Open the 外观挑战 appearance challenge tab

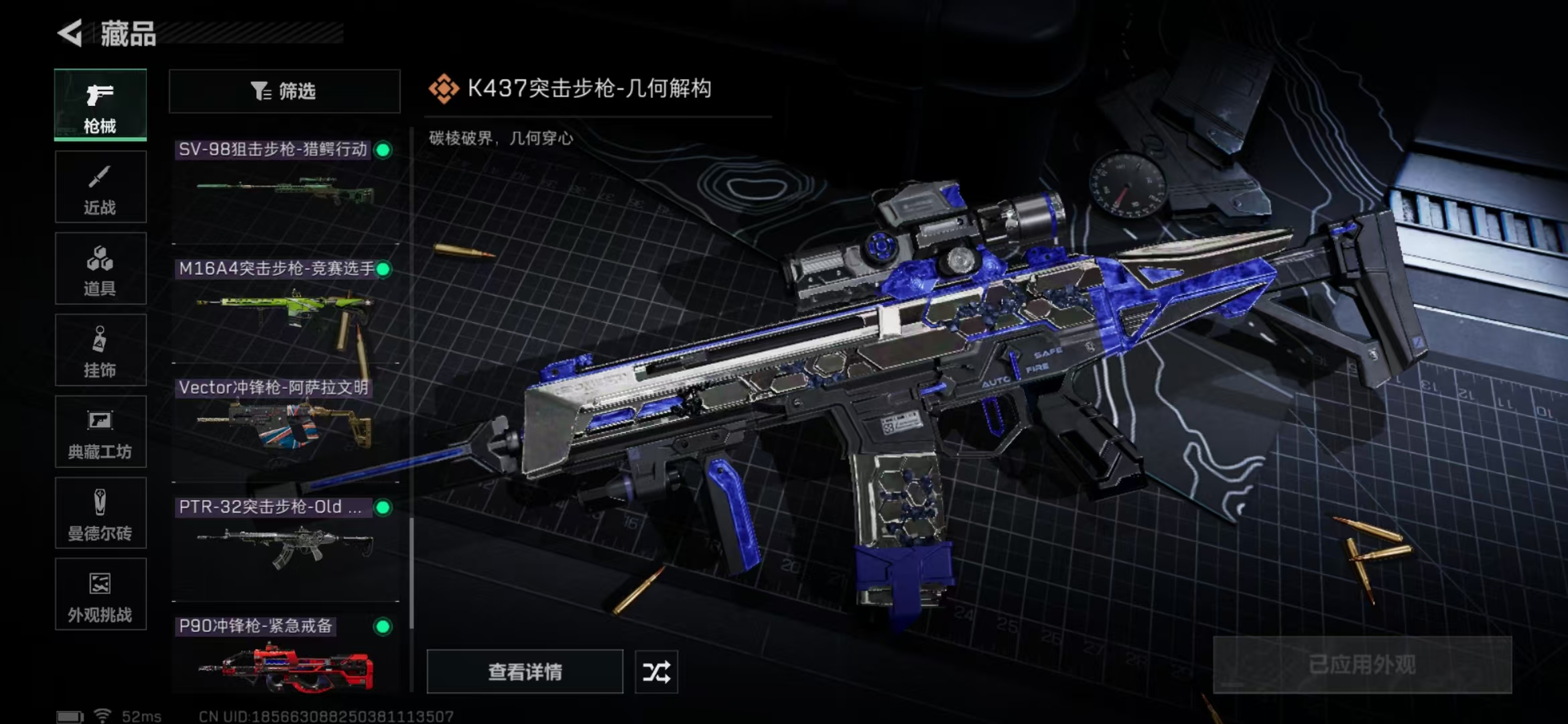coord(101,595)
